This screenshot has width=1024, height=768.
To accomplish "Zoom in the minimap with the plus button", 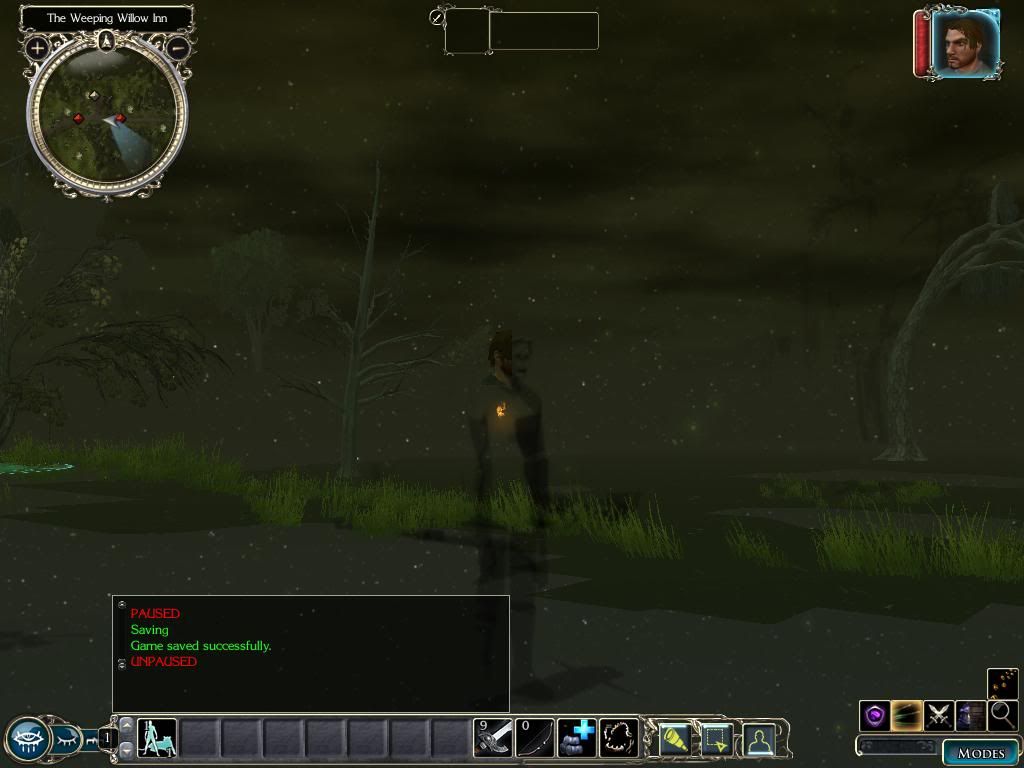I will (37, 47).
